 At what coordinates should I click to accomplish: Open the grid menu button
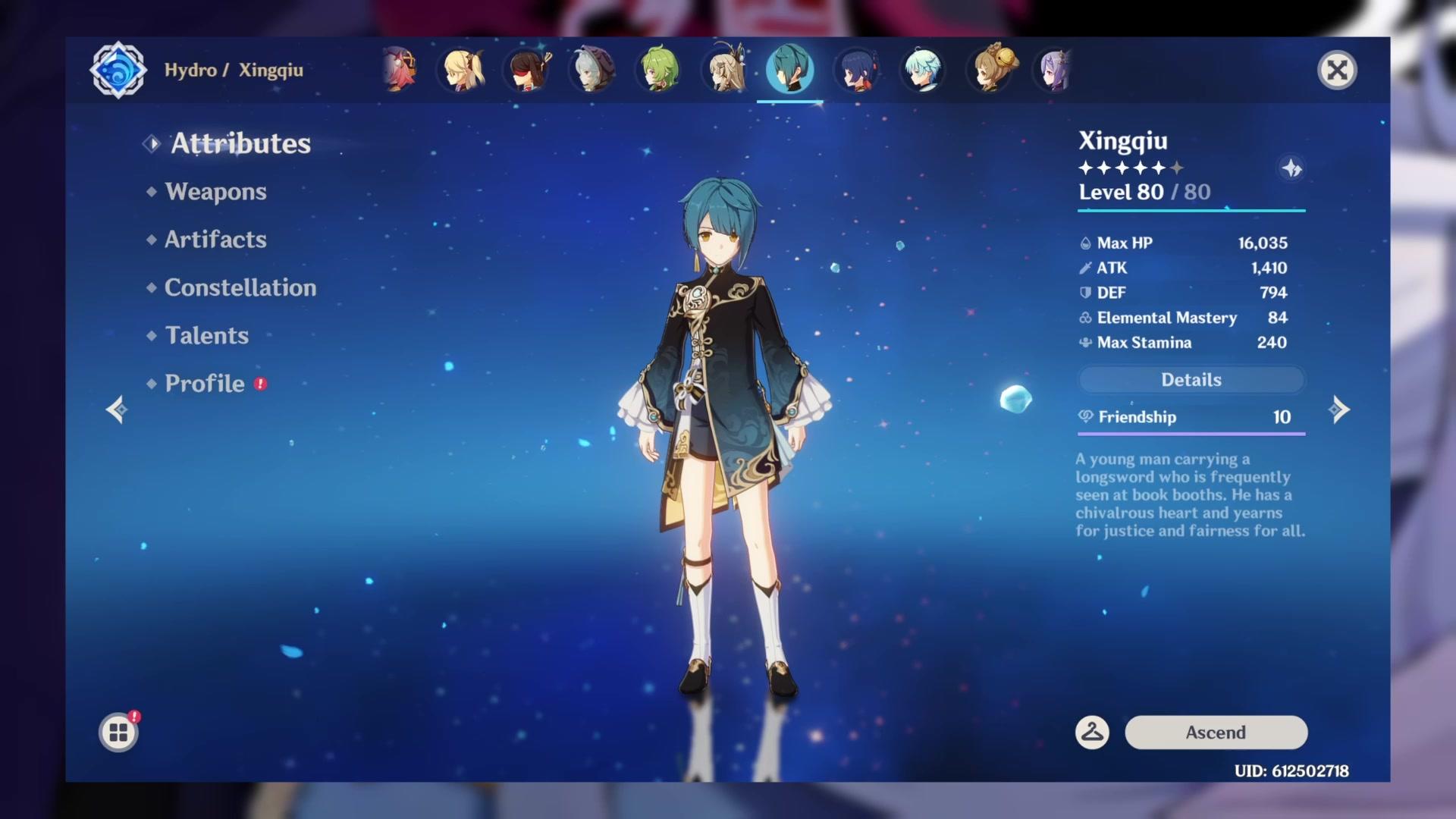(x=118, y=733)
